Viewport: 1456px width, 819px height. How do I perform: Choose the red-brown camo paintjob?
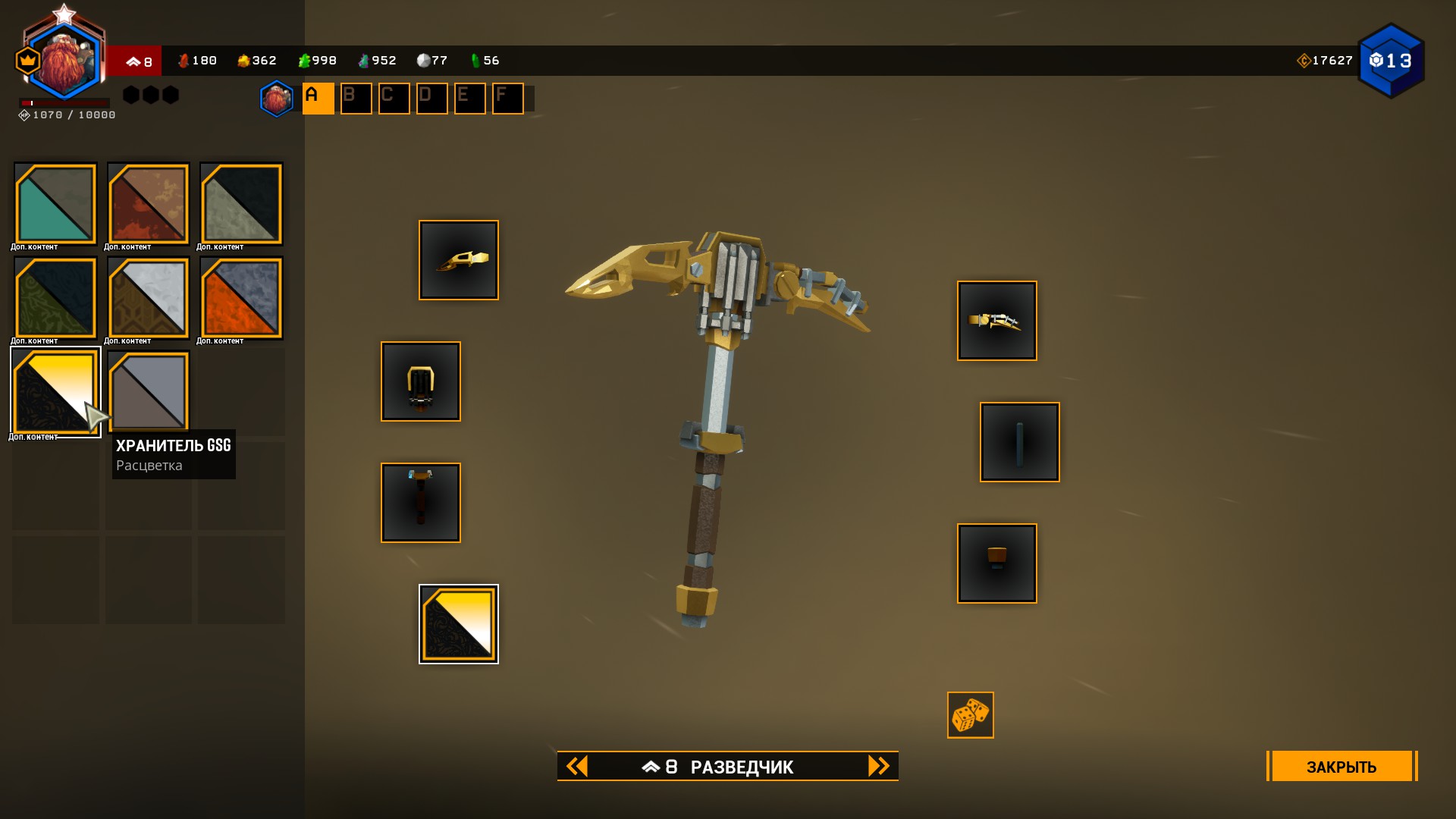click(148, 203)
